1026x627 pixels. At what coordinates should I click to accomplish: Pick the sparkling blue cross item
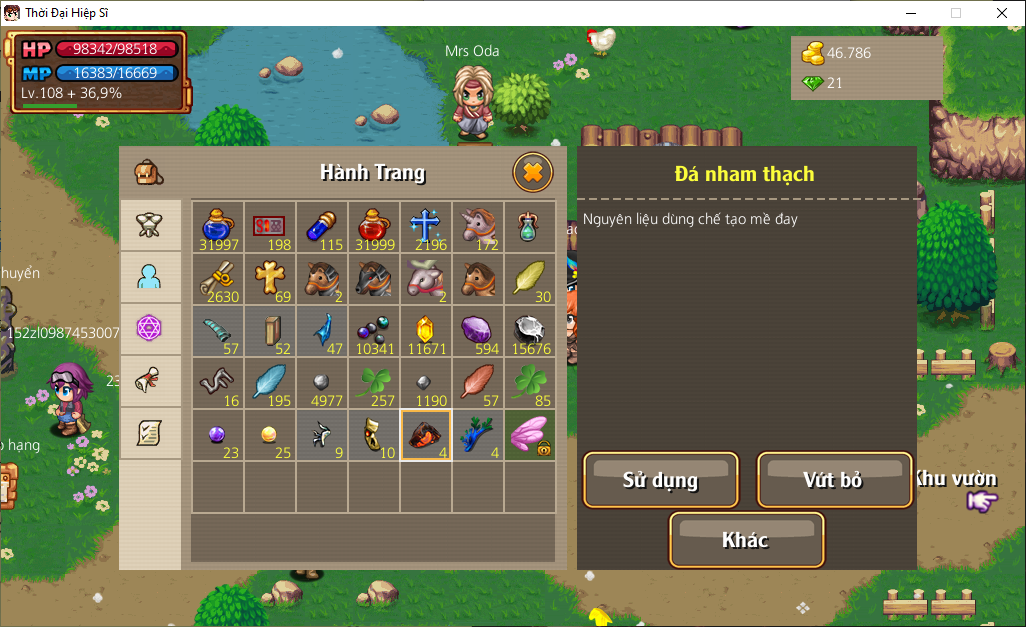tap(426, 227)
